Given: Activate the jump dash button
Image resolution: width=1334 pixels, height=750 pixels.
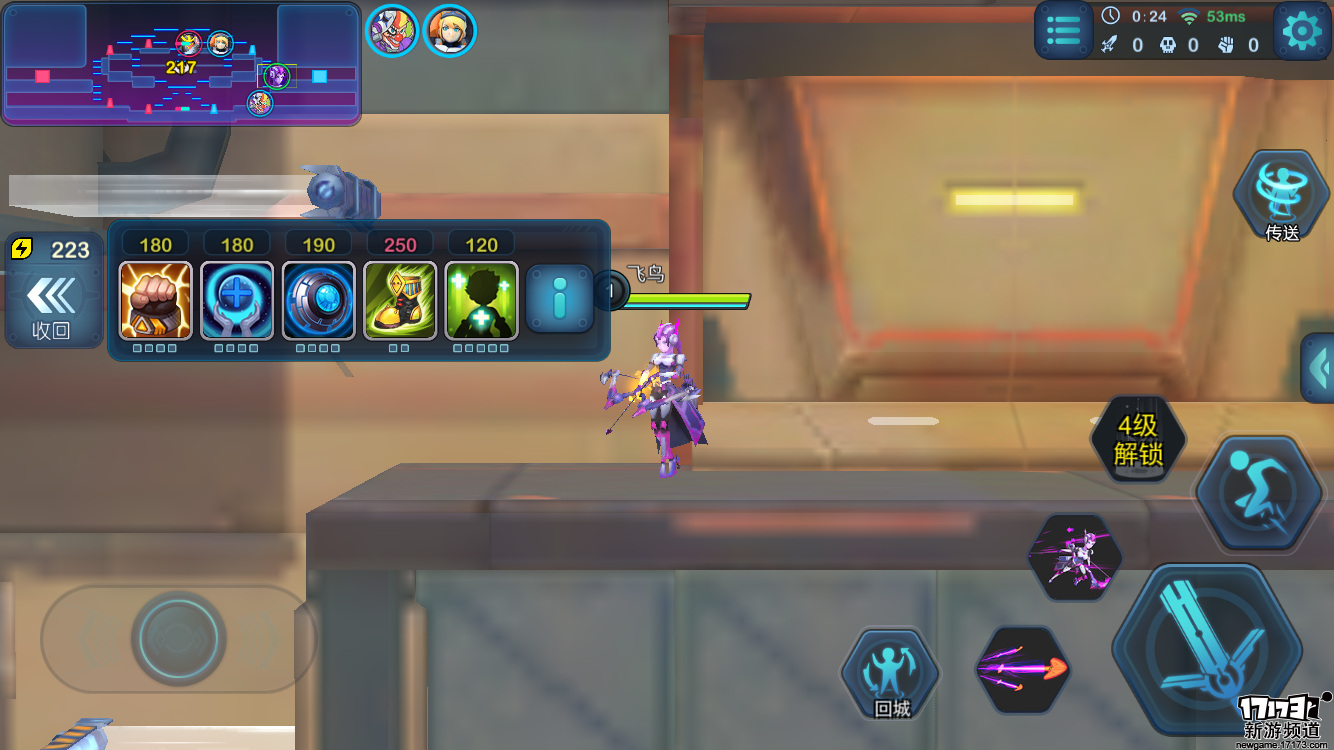Looking at the screenshot, I should (1259, 494).
